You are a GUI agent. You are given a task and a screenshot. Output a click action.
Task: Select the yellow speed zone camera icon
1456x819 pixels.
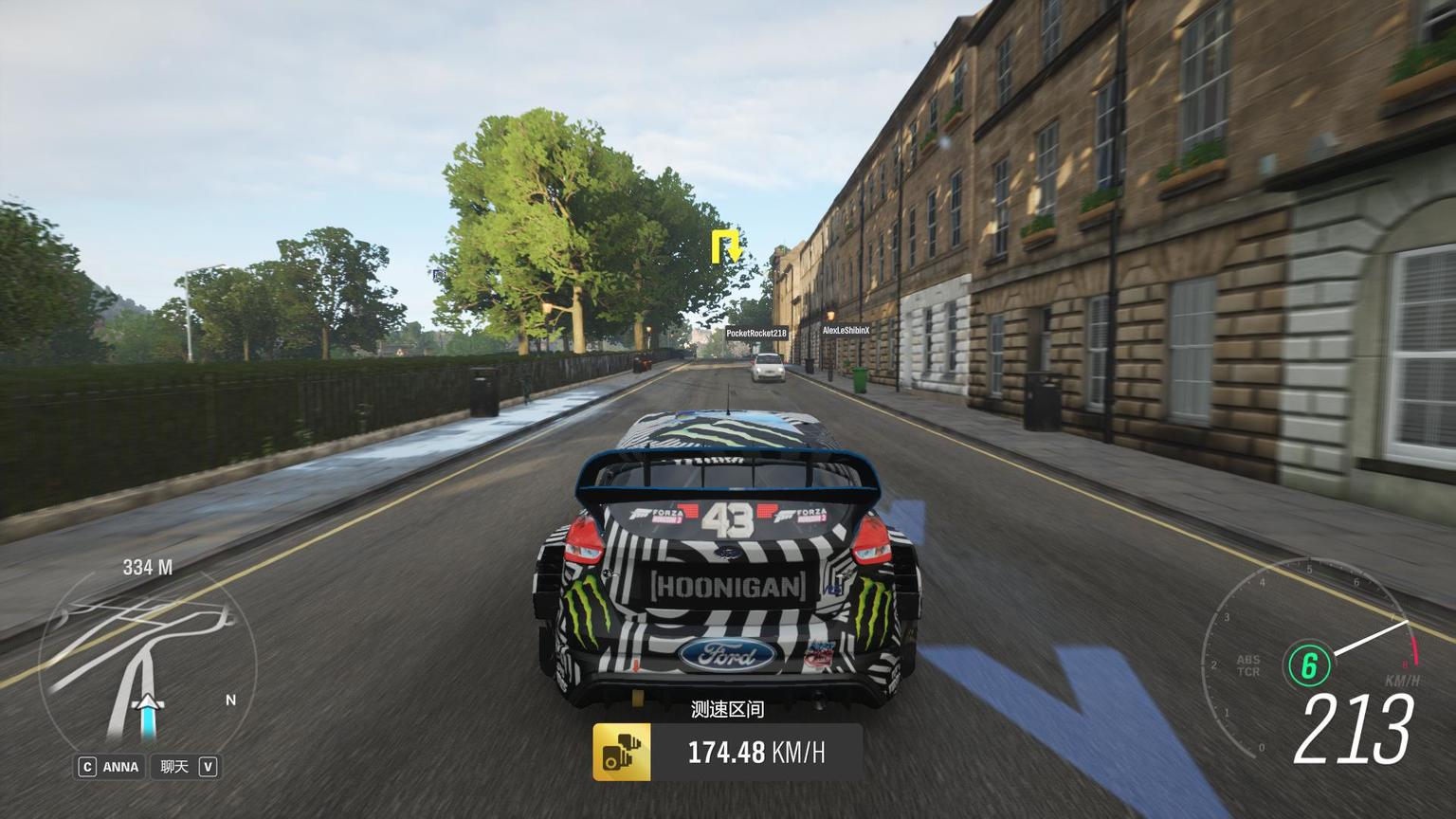click(x=622, y=753)
